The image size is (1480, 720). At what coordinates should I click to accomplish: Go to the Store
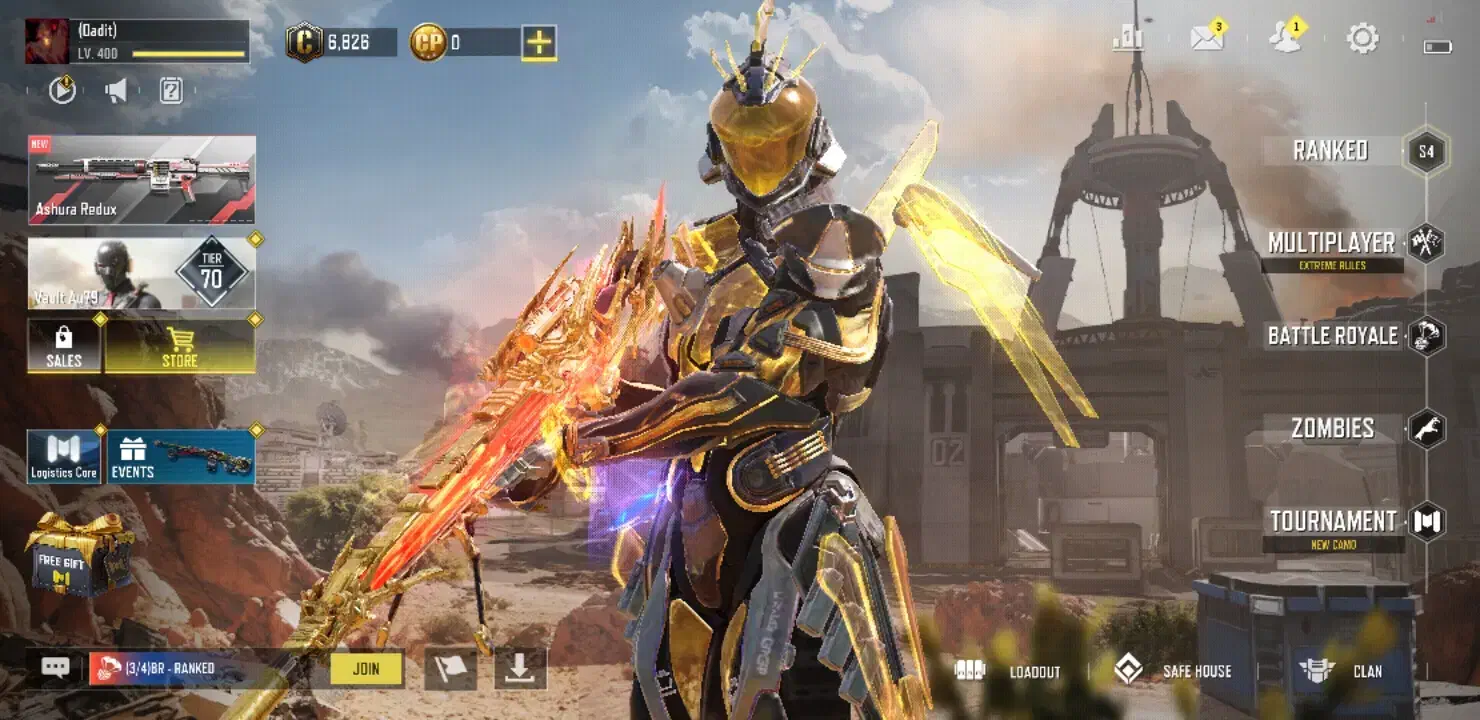[x=180, y=347]
